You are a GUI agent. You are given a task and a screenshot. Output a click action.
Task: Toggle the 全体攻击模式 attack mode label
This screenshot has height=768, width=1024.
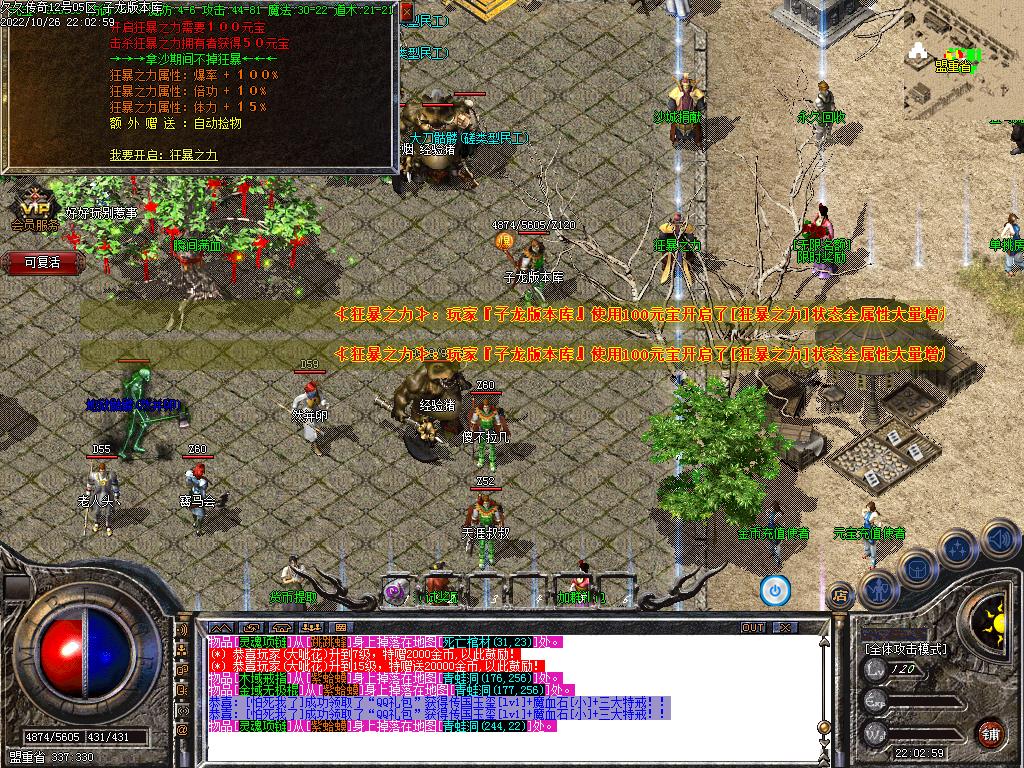pos(905,648)
